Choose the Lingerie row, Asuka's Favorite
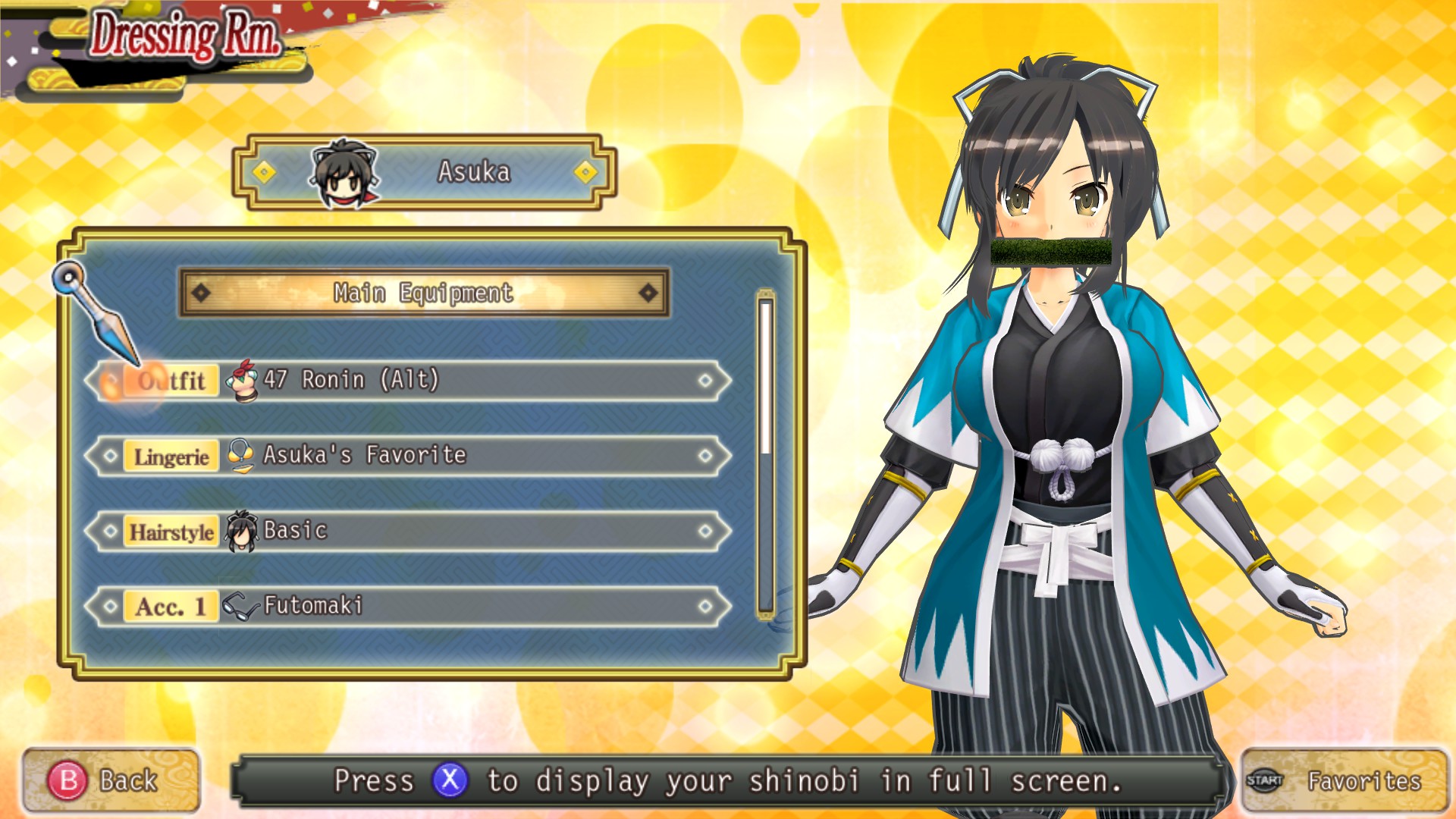Screen dimensions: 1456x819 coord(409,456)
